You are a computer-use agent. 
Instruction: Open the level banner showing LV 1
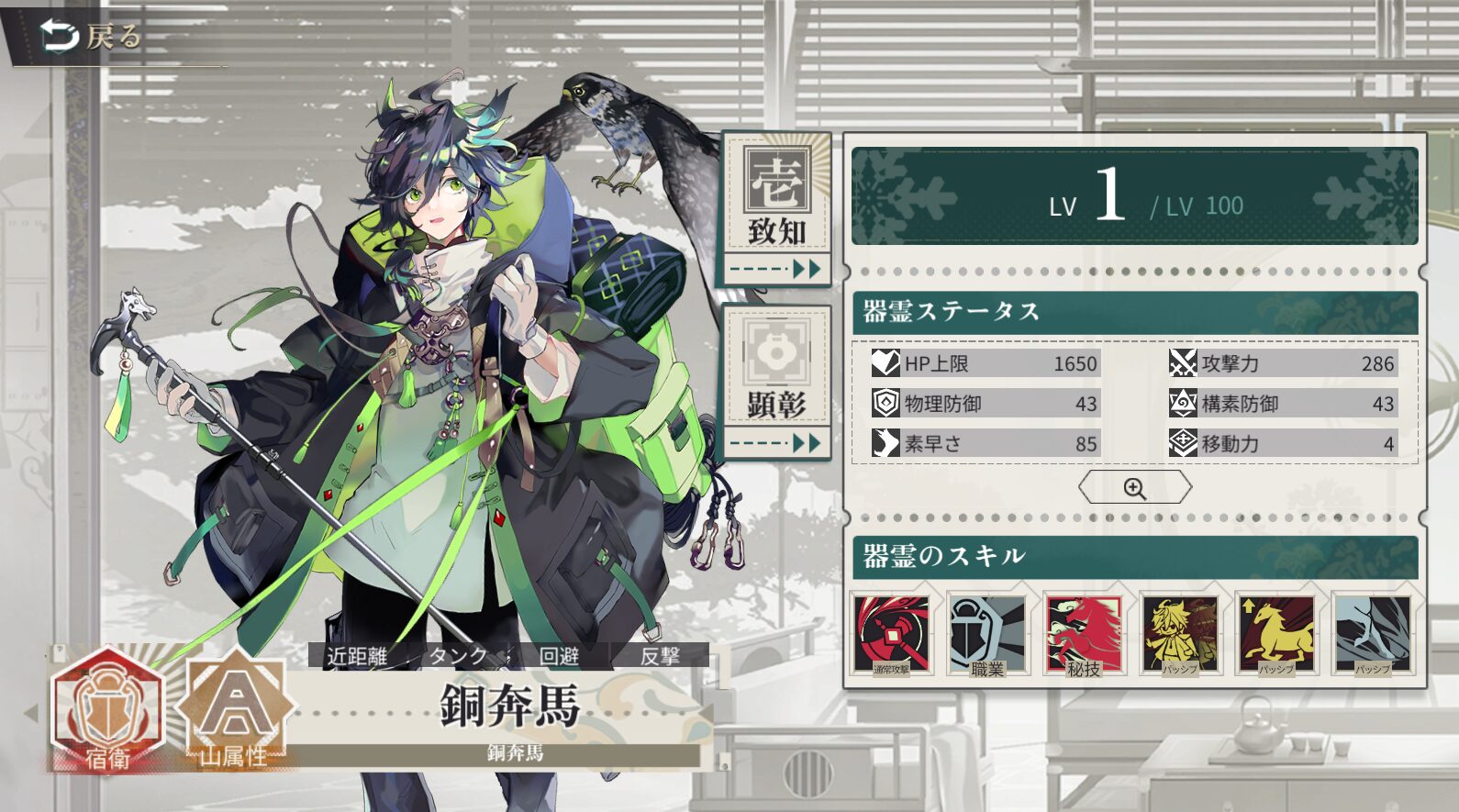(x=1135, y=196)
